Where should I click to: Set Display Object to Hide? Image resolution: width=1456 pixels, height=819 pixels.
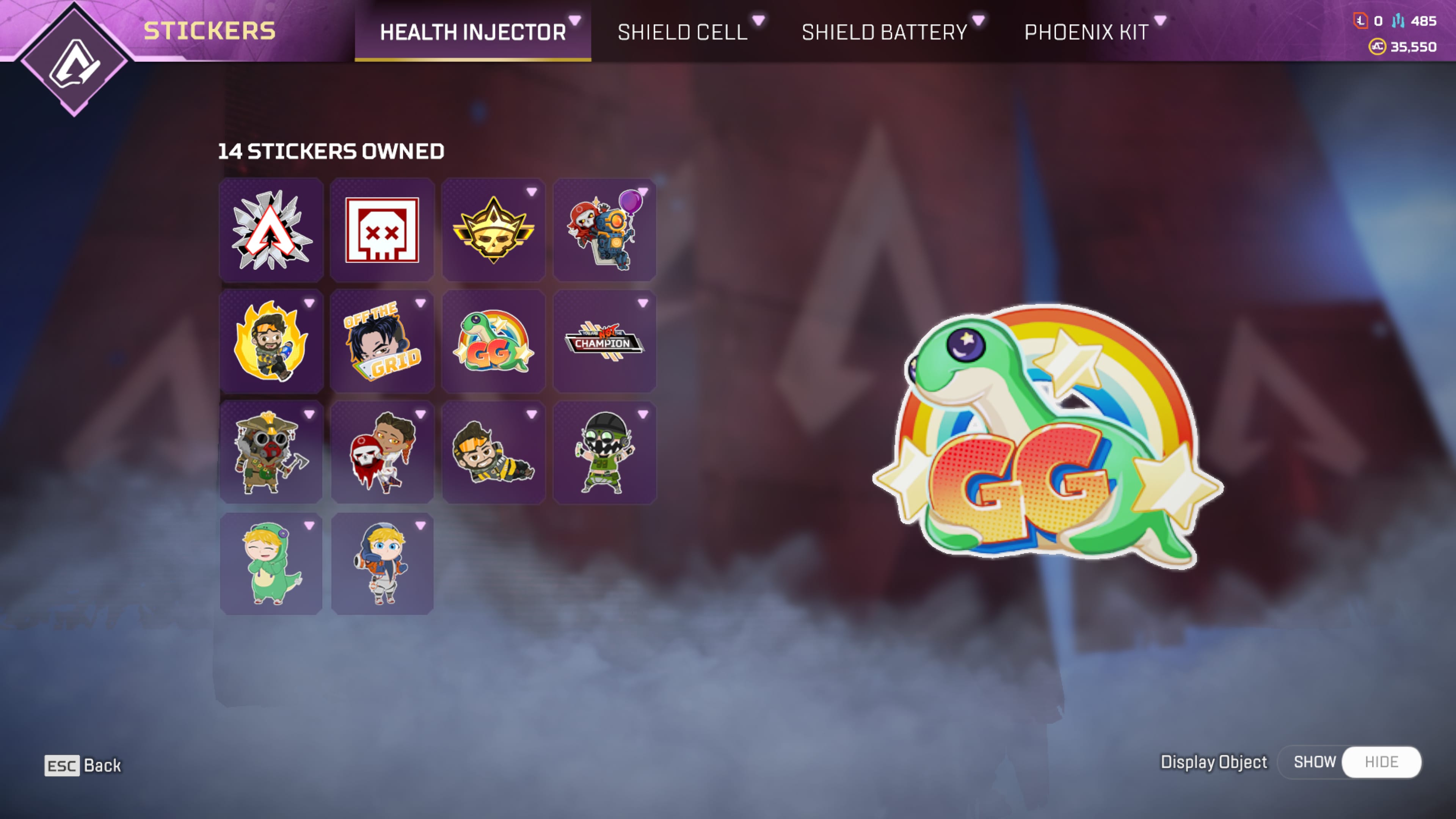(1381, 762)
